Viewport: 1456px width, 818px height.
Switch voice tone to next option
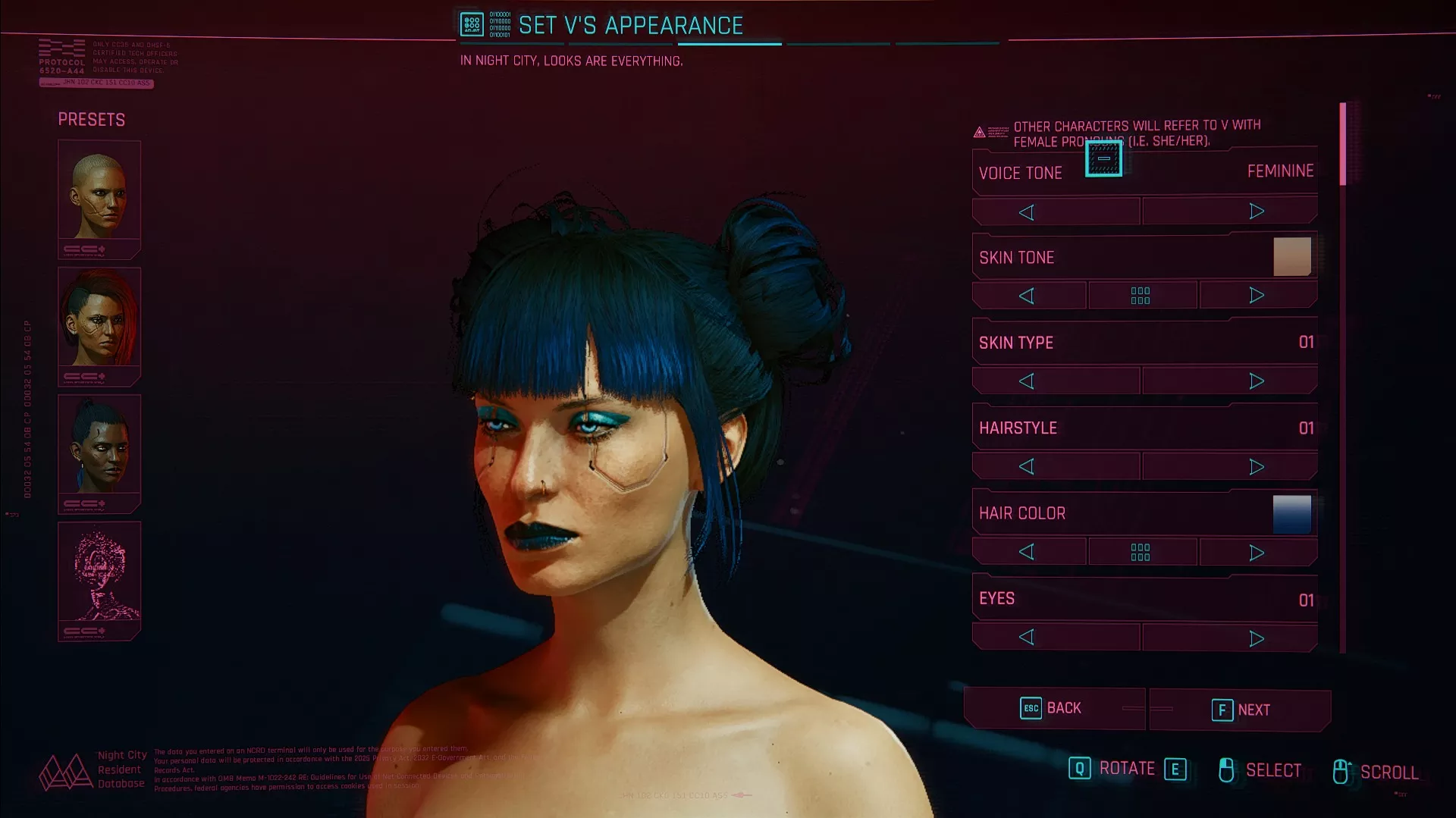click(1256, 212)
